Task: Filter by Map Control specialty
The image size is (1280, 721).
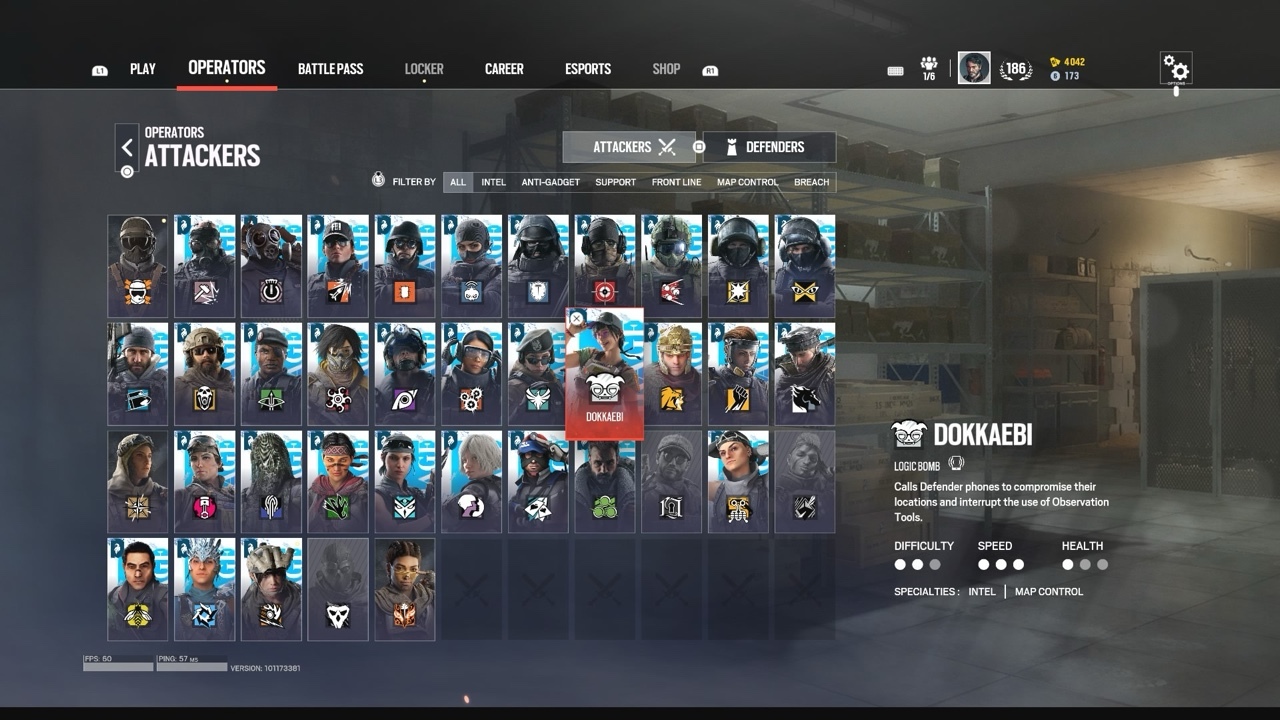Action: (x=747, y=182)
